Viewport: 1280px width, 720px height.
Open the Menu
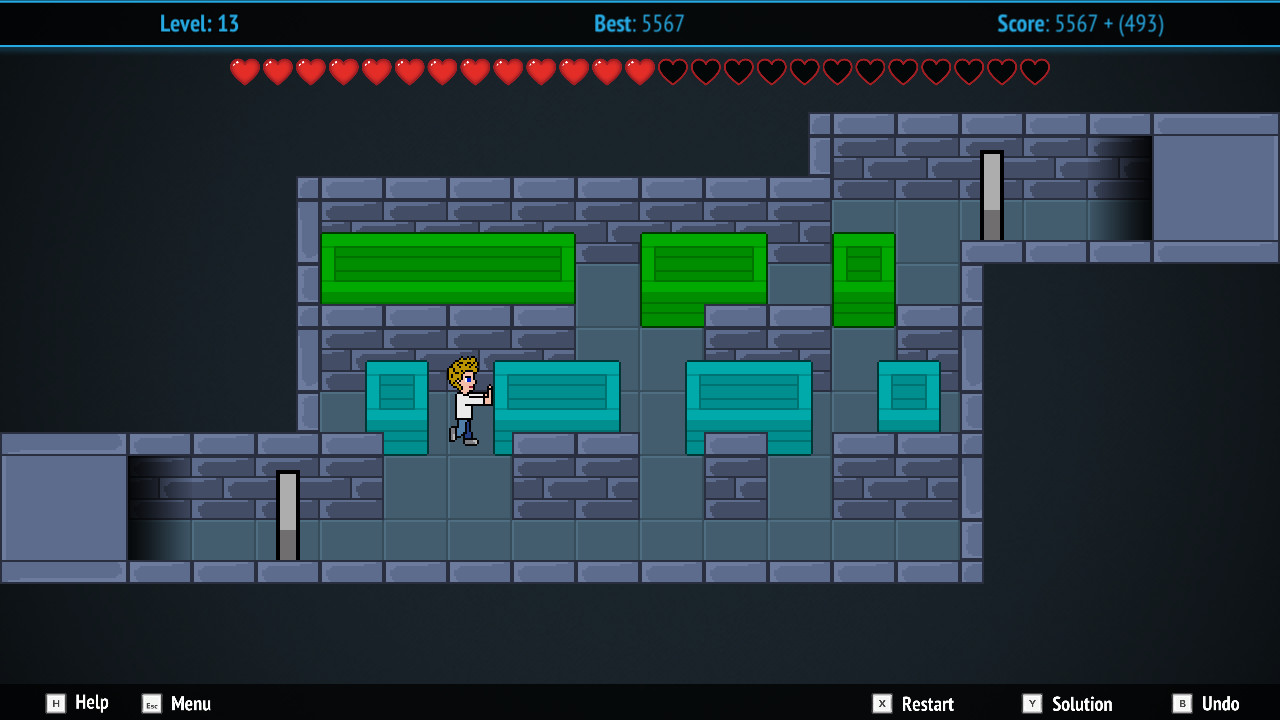tap(192, 703)
